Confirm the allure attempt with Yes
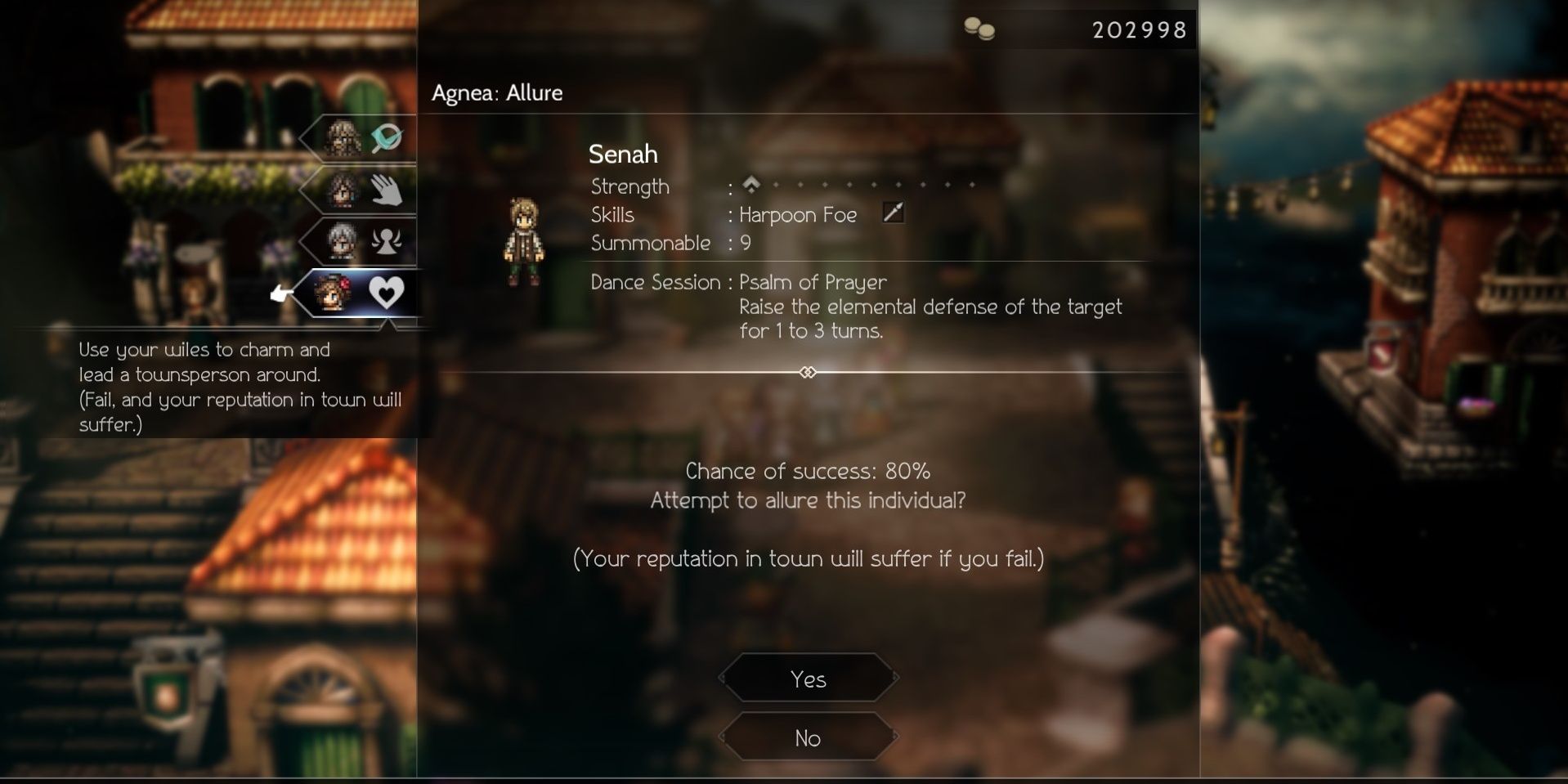 click(x=808, y=678)
